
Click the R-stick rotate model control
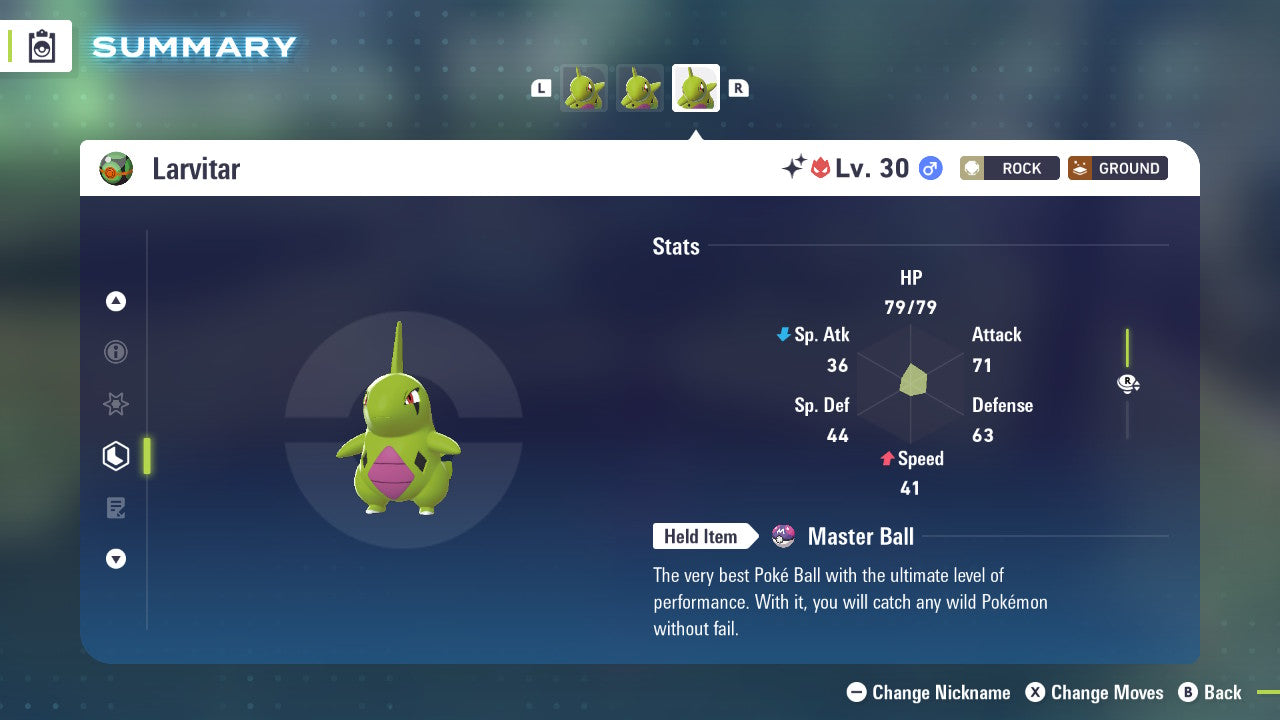[x=1128, y=383]
